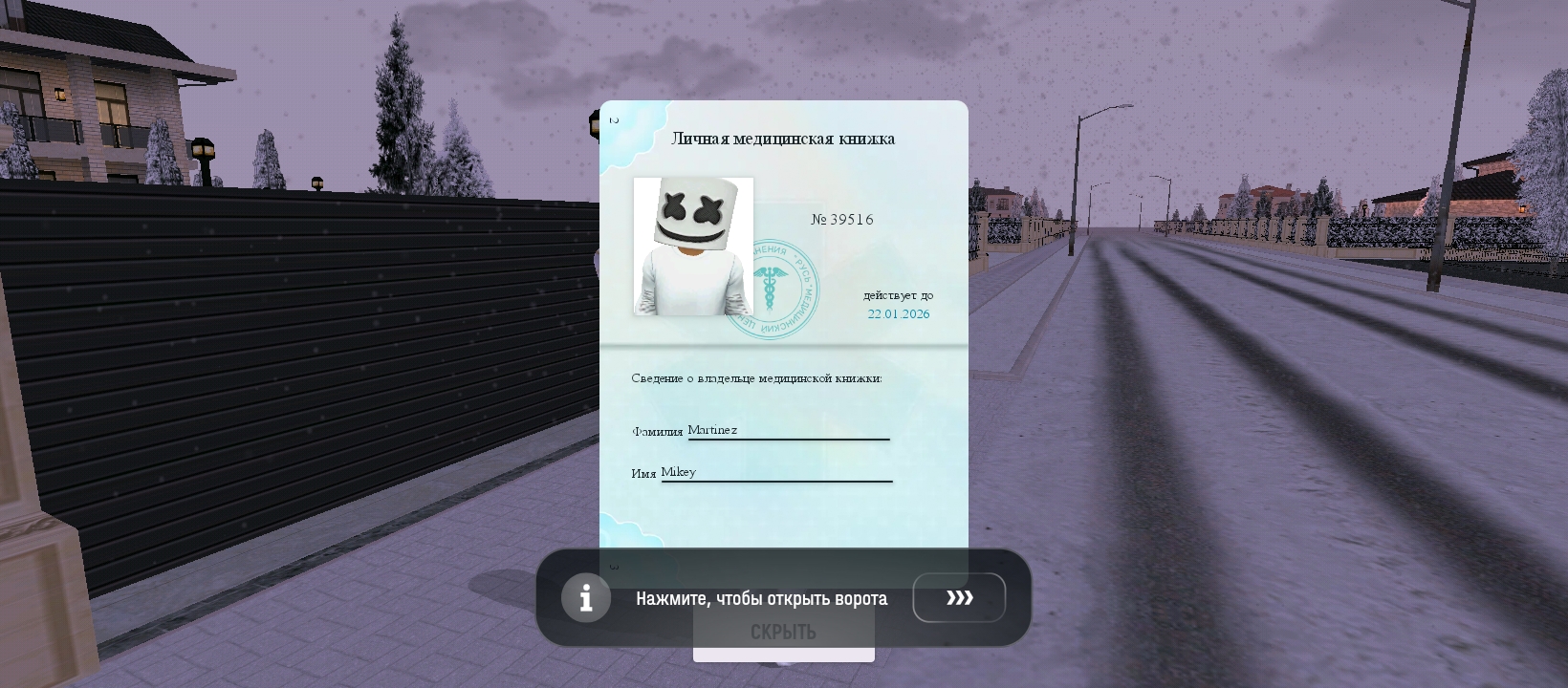Click the medical book number № 39516
Image resolution: width=1568 pixels, height=688 pixels.
[x=842, y=219]
